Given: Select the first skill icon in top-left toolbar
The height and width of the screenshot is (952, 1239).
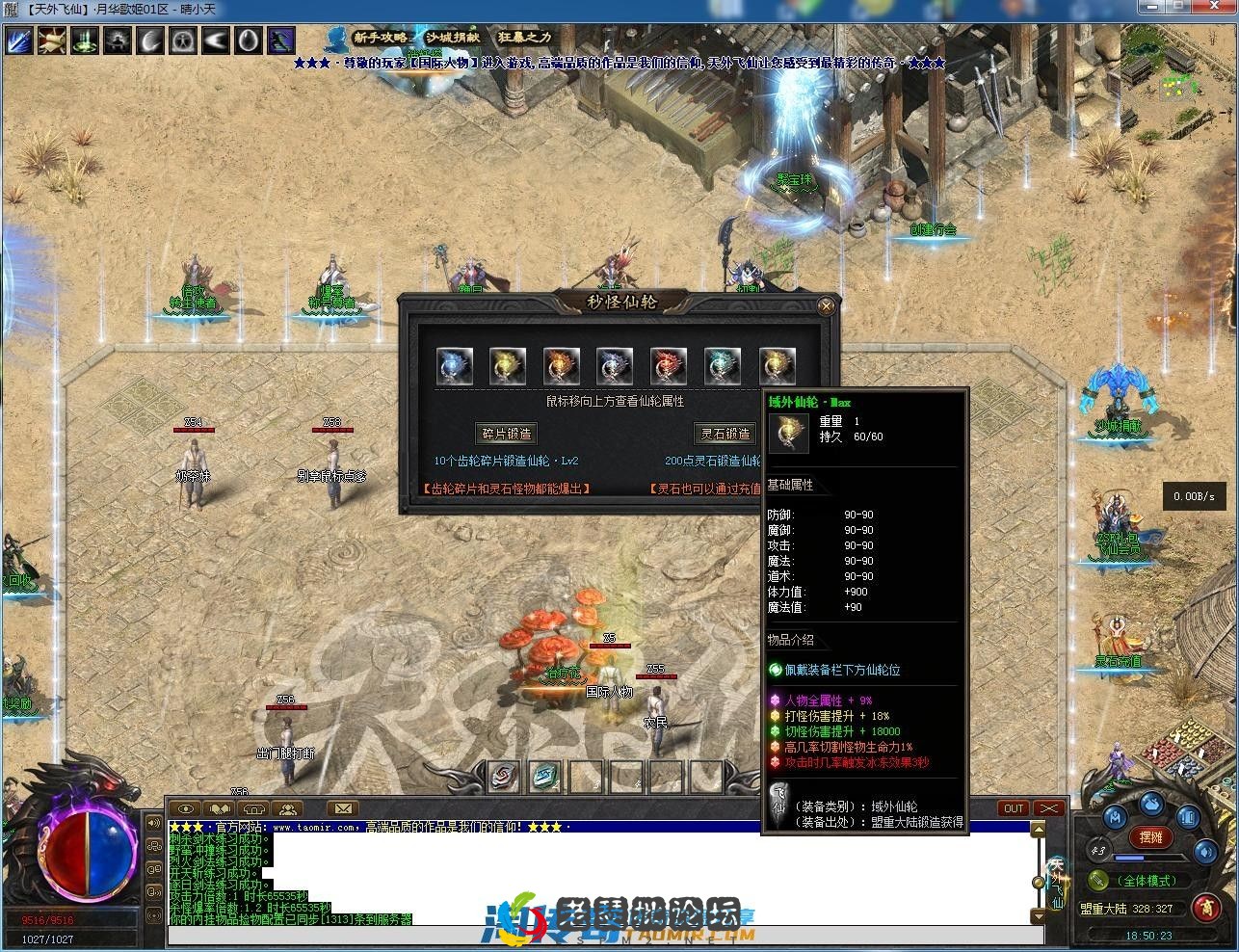Looking at the screenshot, I should tap(18, 40).
